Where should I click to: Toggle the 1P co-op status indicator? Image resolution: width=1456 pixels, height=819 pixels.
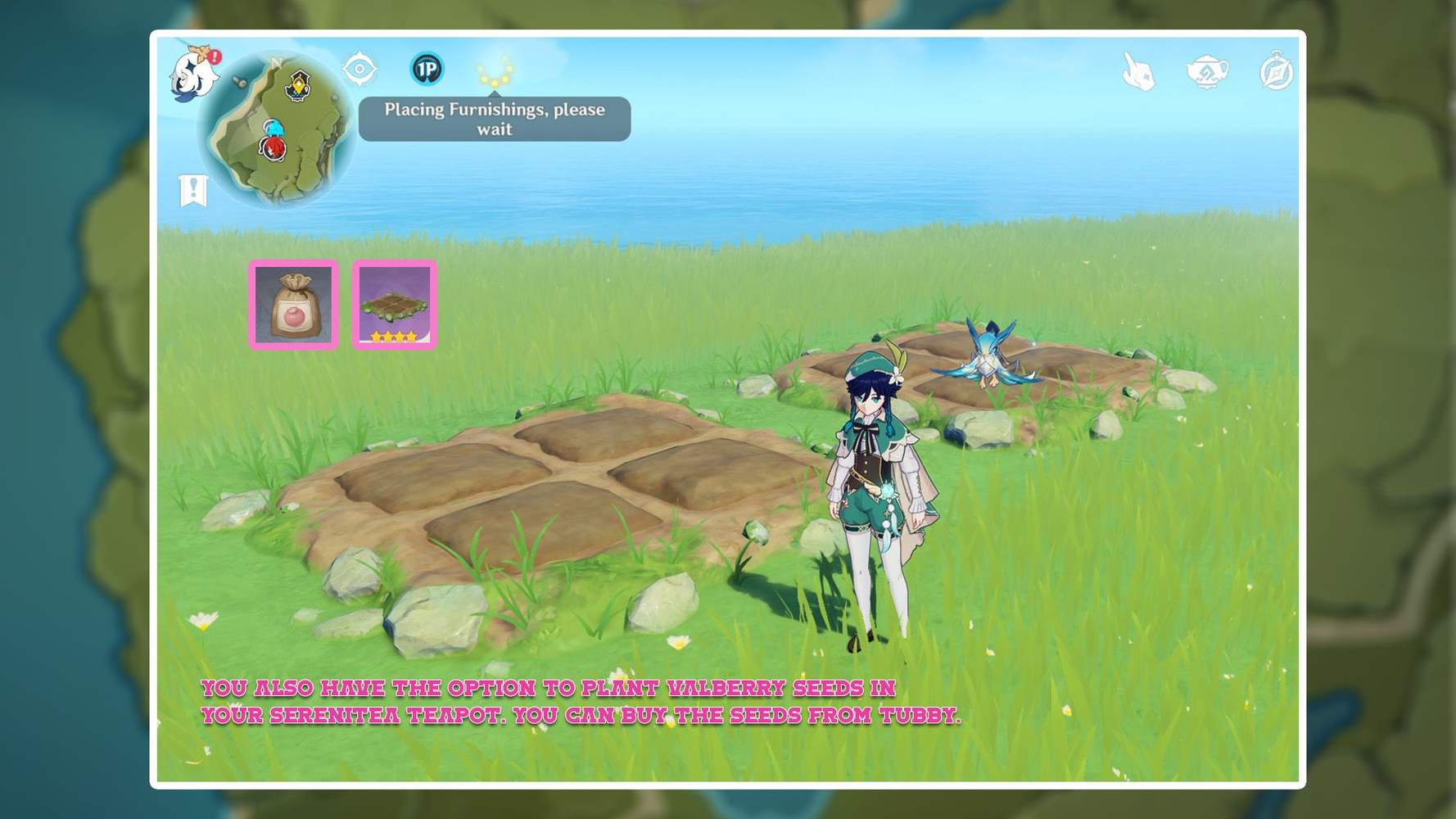(x=428, y=70)
